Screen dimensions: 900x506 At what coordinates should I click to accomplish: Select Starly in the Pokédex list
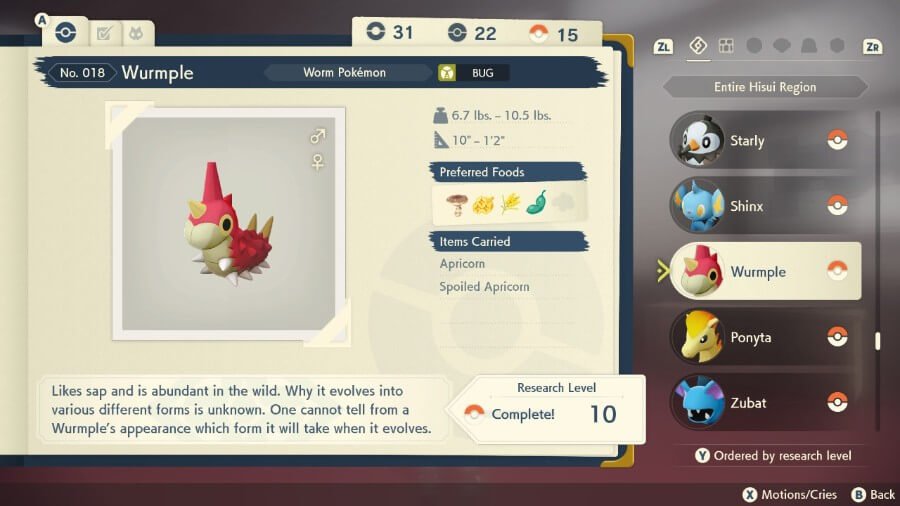763,141
